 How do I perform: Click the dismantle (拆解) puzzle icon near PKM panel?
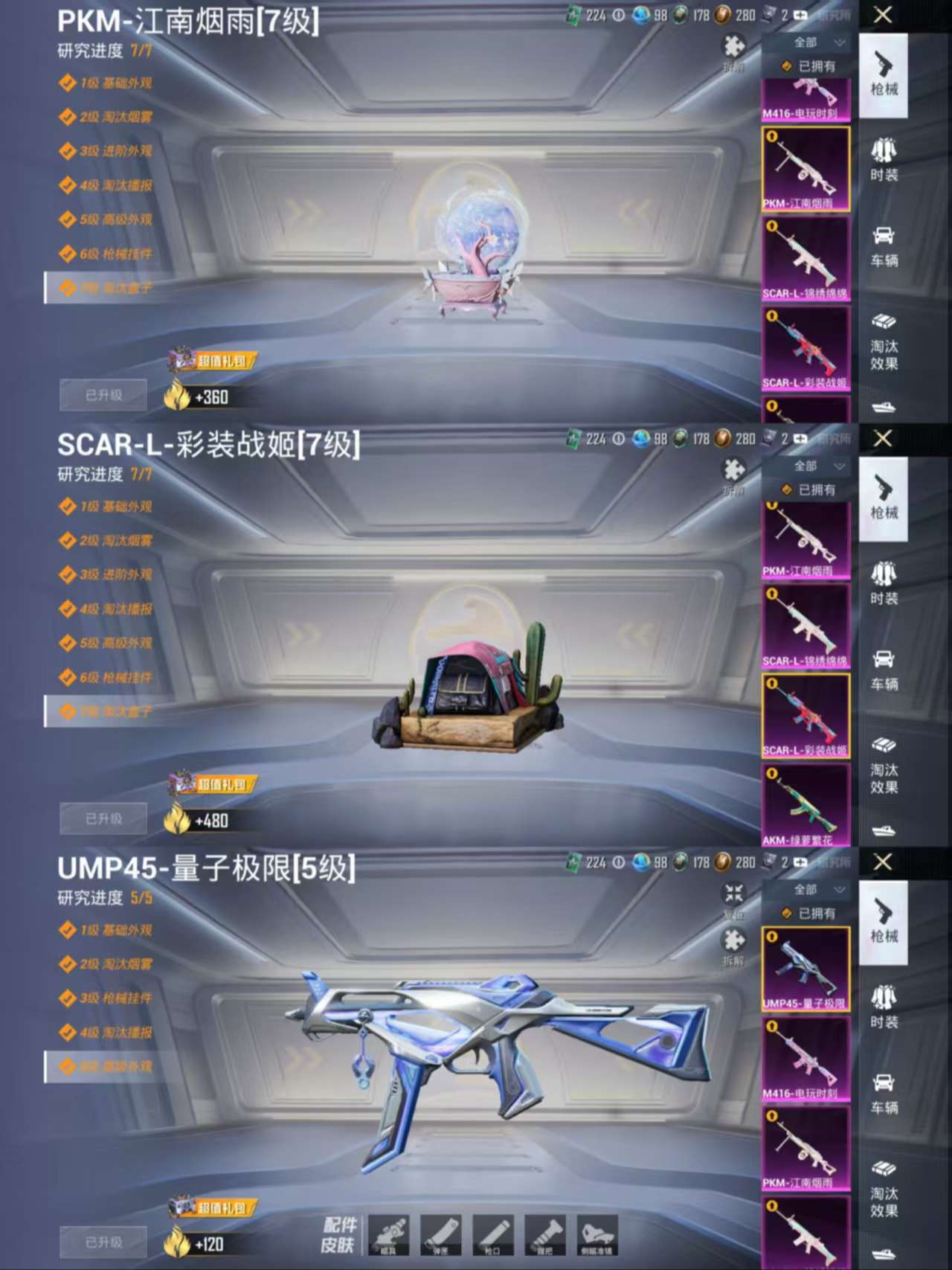(733, 46)
